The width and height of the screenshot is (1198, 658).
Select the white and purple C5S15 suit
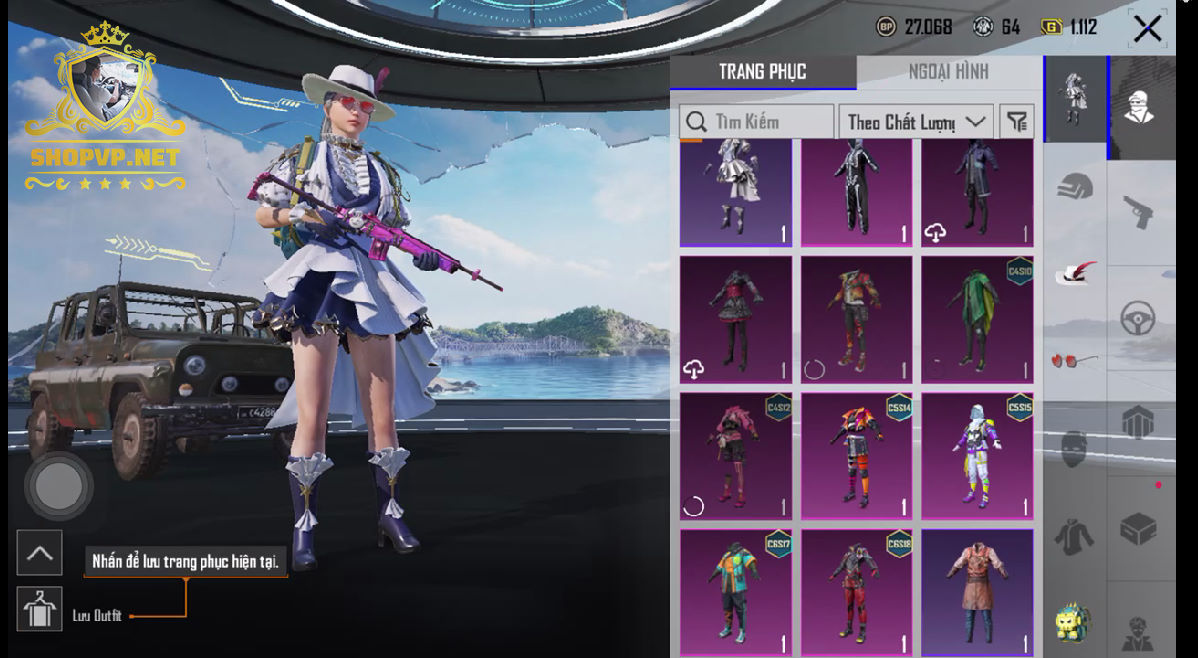pyautogui.click(x=977, y=456)
